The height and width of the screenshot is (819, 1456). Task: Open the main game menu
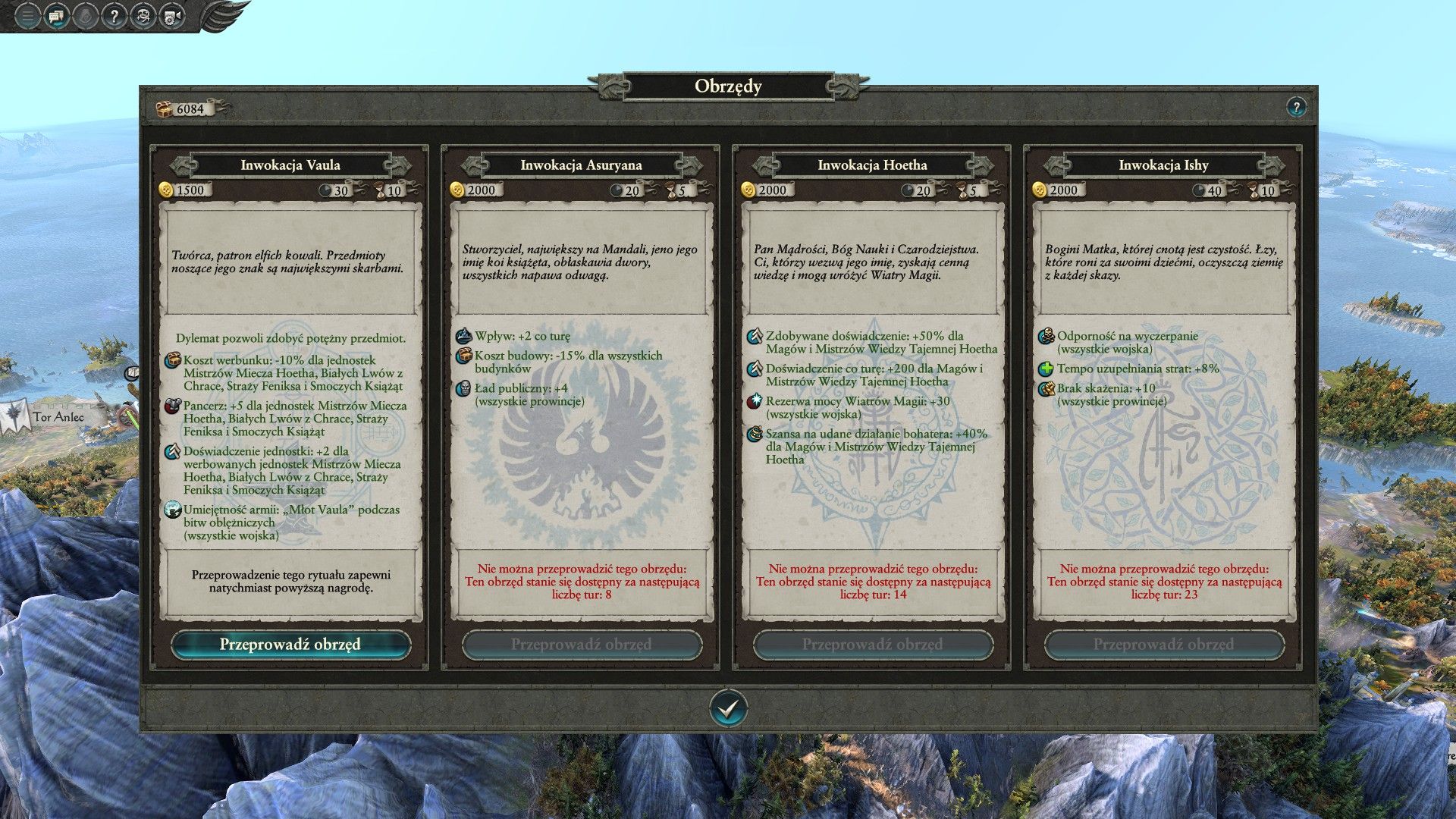(27, 15)
